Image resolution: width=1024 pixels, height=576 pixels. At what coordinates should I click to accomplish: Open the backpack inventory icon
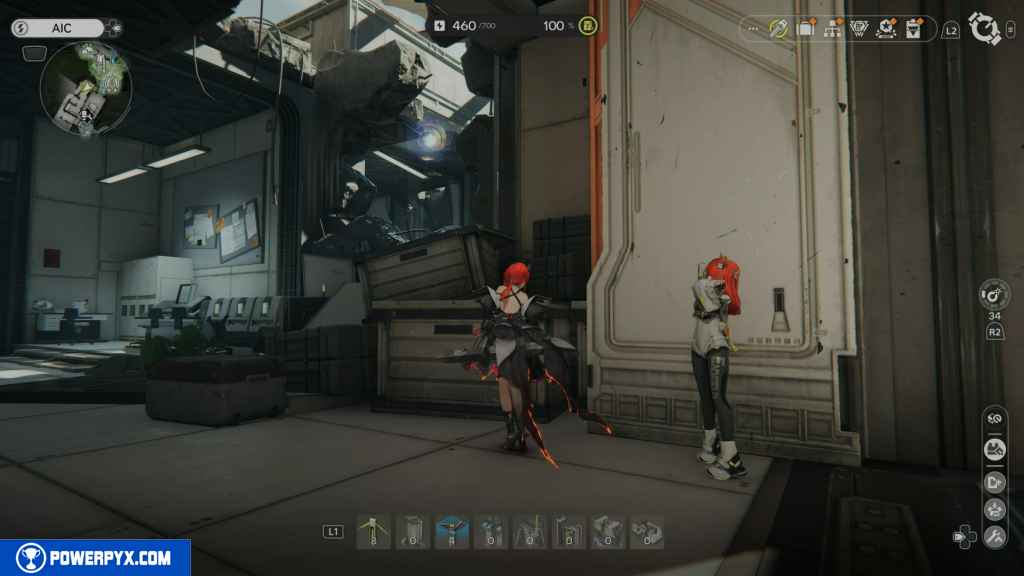point(805,29)
